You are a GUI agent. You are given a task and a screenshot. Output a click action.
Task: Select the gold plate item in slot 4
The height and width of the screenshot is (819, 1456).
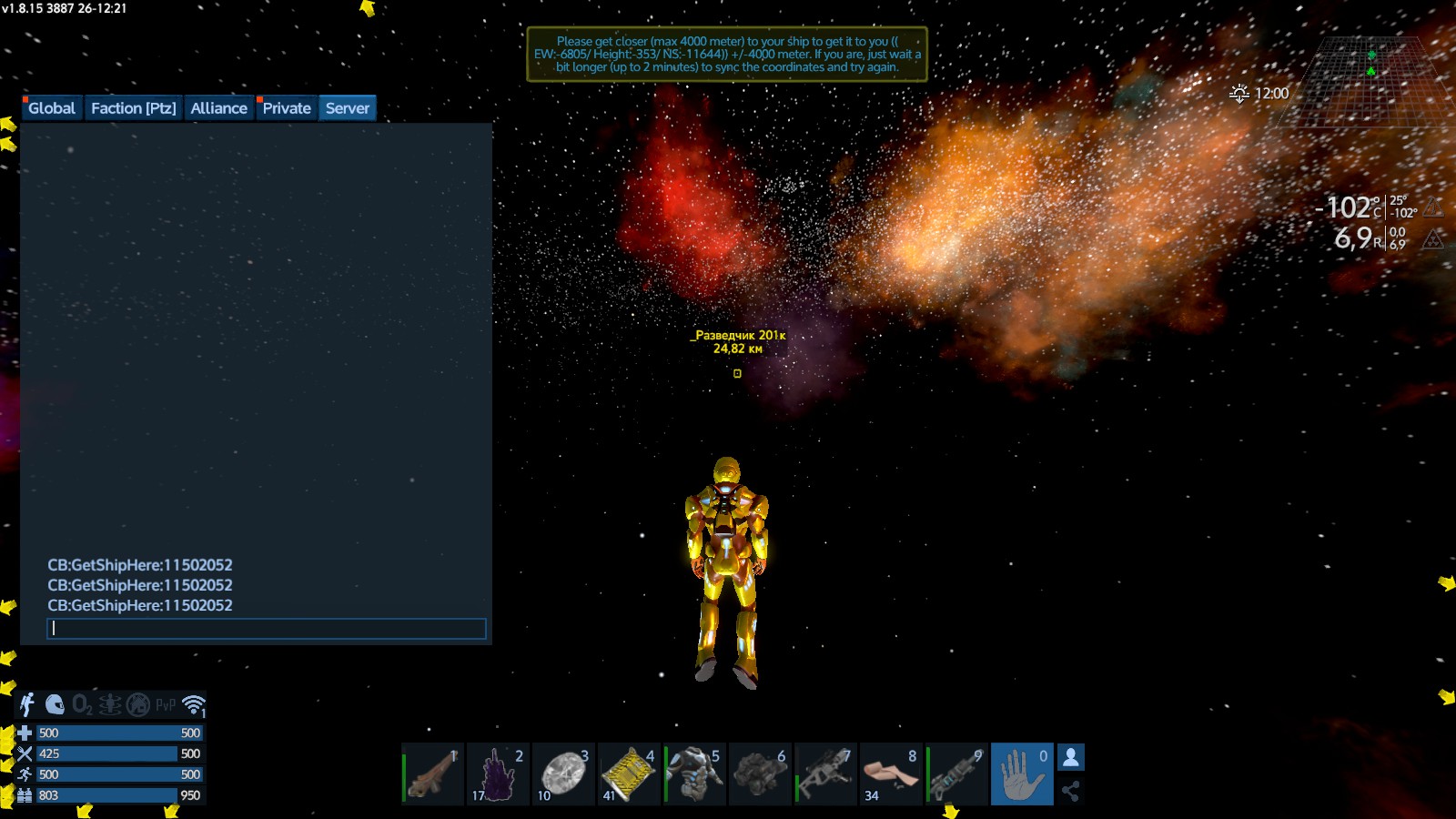[629, 774]
